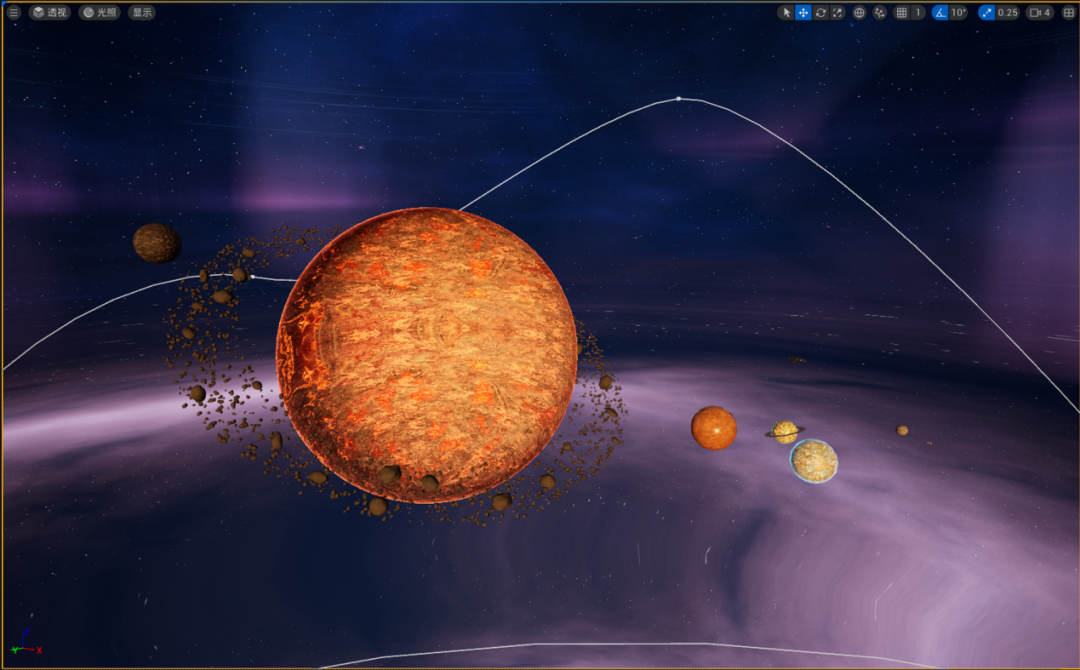Activate the move translate tool
Image resolution: width=1080 pixels, height=670 pixels.
(803, 13)
